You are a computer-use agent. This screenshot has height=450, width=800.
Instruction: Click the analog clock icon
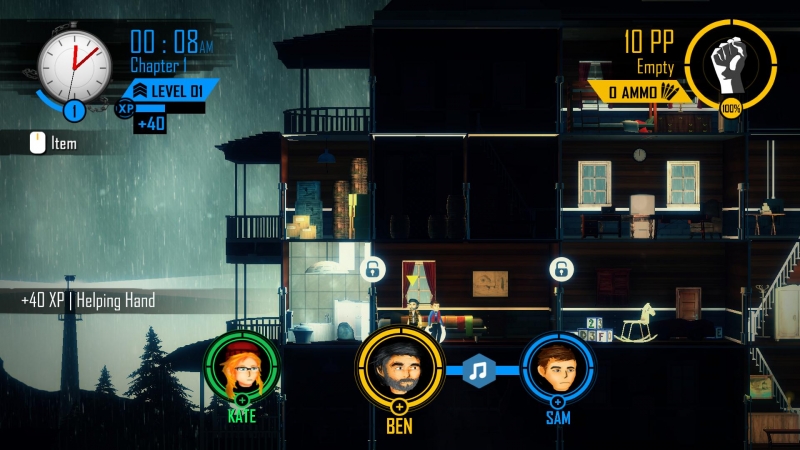[75, 61]
